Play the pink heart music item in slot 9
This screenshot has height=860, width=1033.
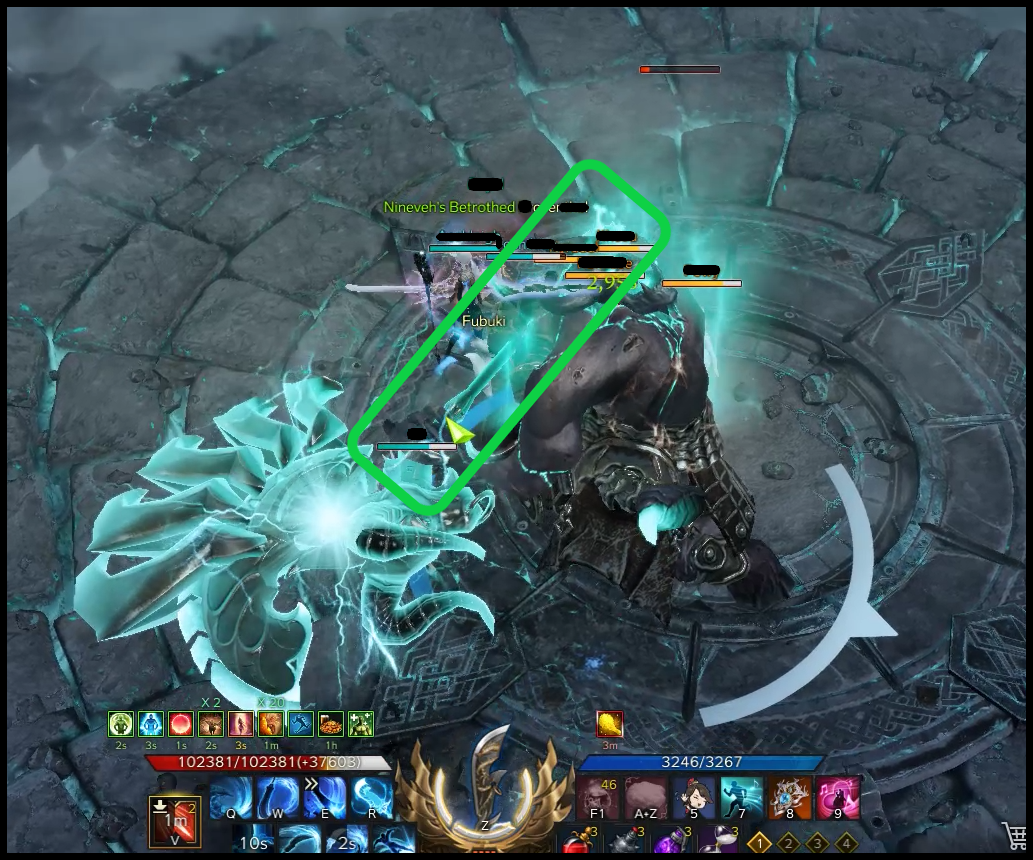pos(838,798)
